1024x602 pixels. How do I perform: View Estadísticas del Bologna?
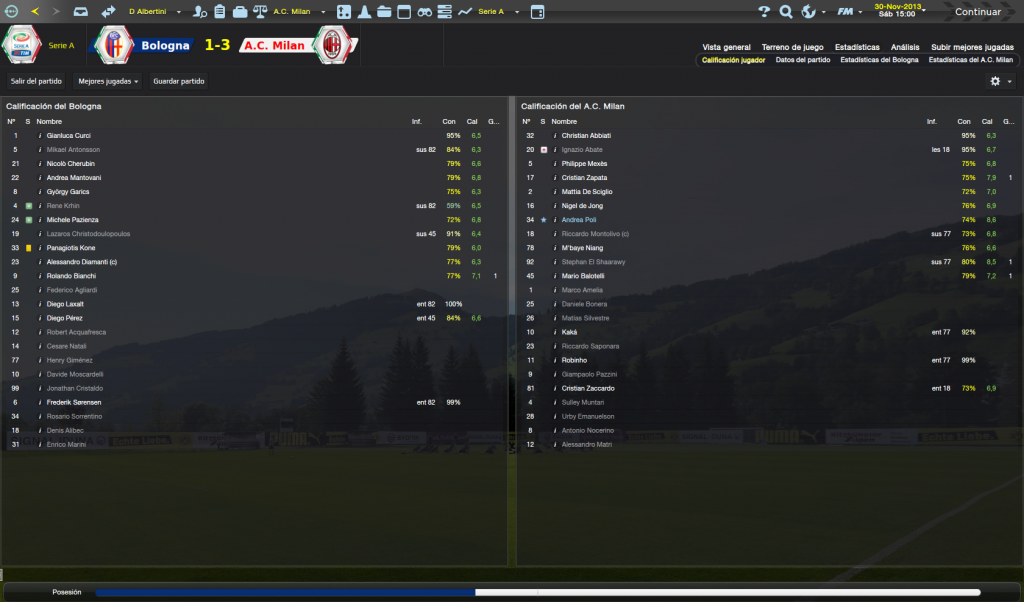(879, 60)
